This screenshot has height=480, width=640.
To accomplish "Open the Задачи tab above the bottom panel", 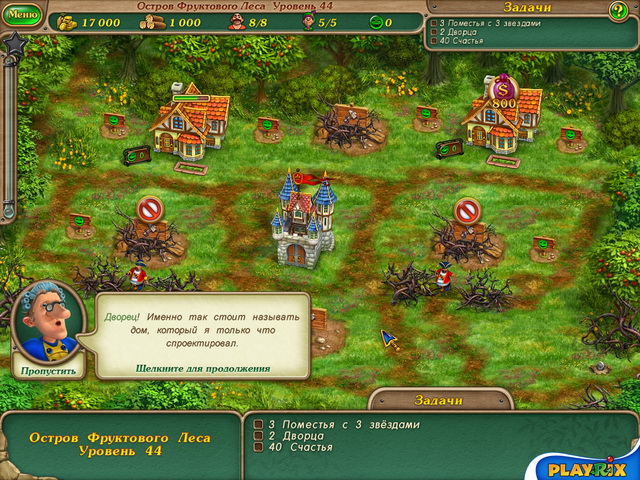I will click(439, 400).
